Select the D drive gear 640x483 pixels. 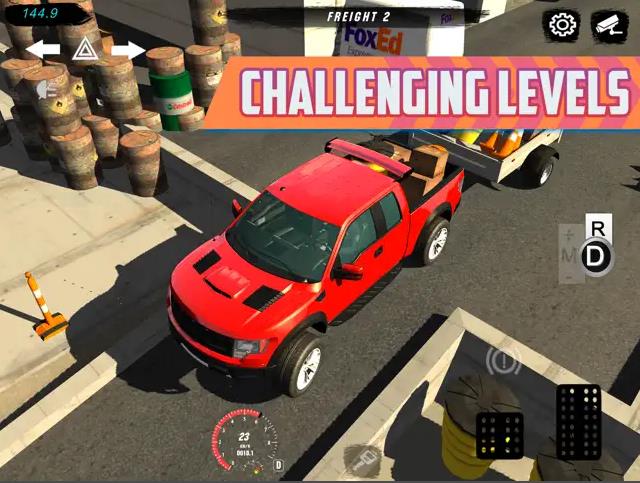[597, 257]
